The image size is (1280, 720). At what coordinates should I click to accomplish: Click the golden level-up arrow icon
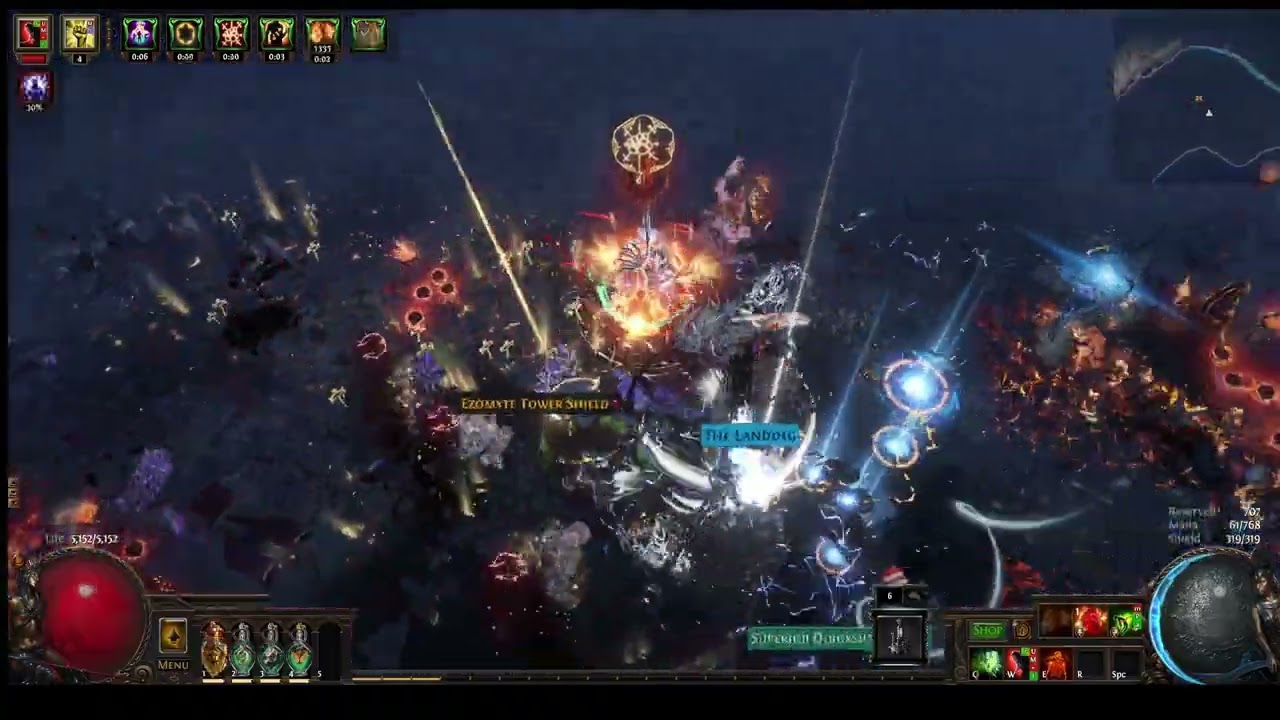tap(172, 636)
